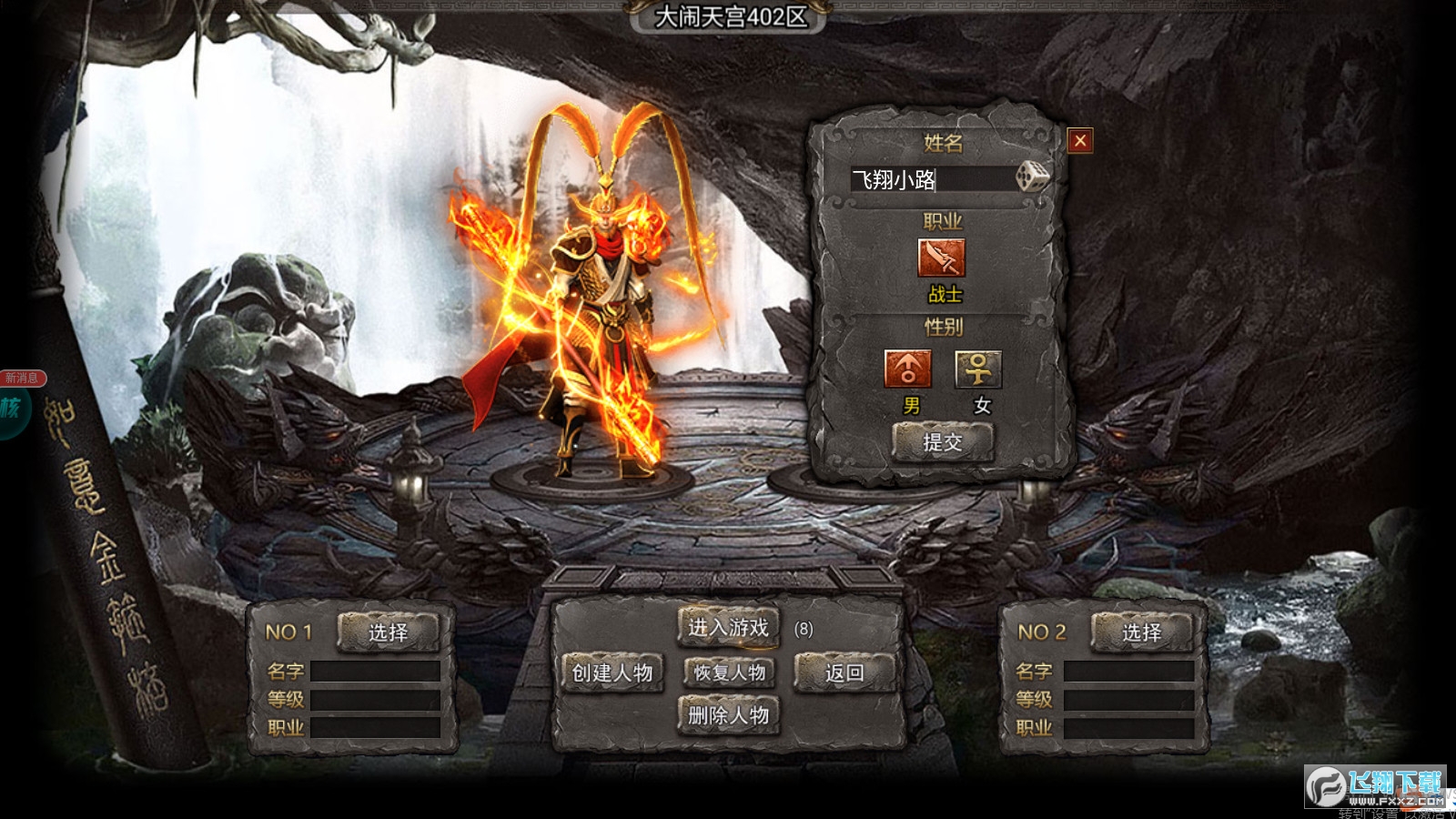Viewport: 1456px width, 819px height.
Task: Roll the dice for a random name
Action: (1031, 176)
